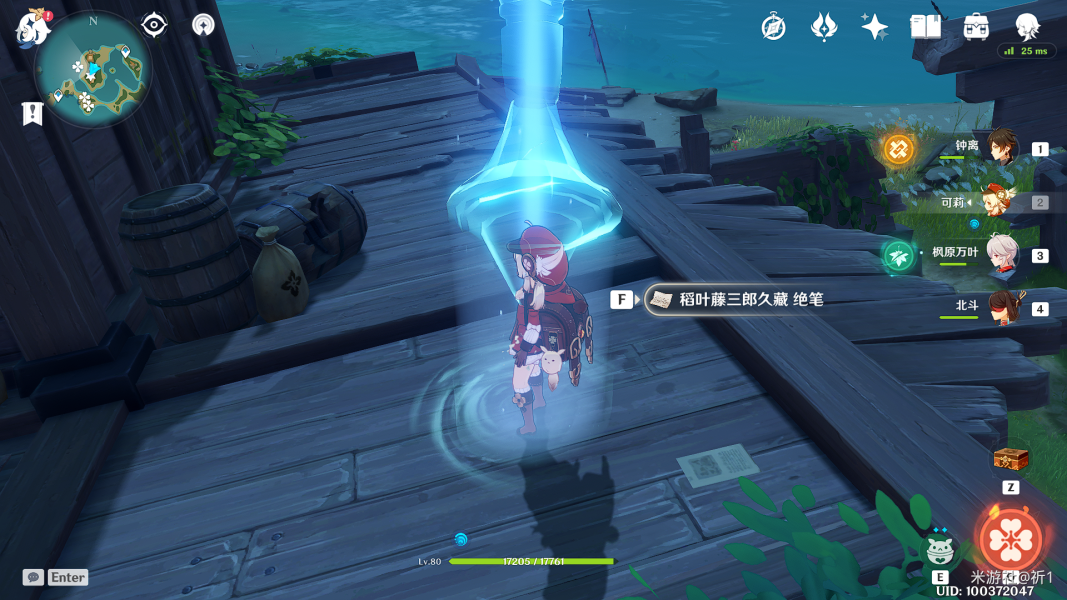Open the Wish star icon
1067x600 pixels.
[x=874, y=27]
